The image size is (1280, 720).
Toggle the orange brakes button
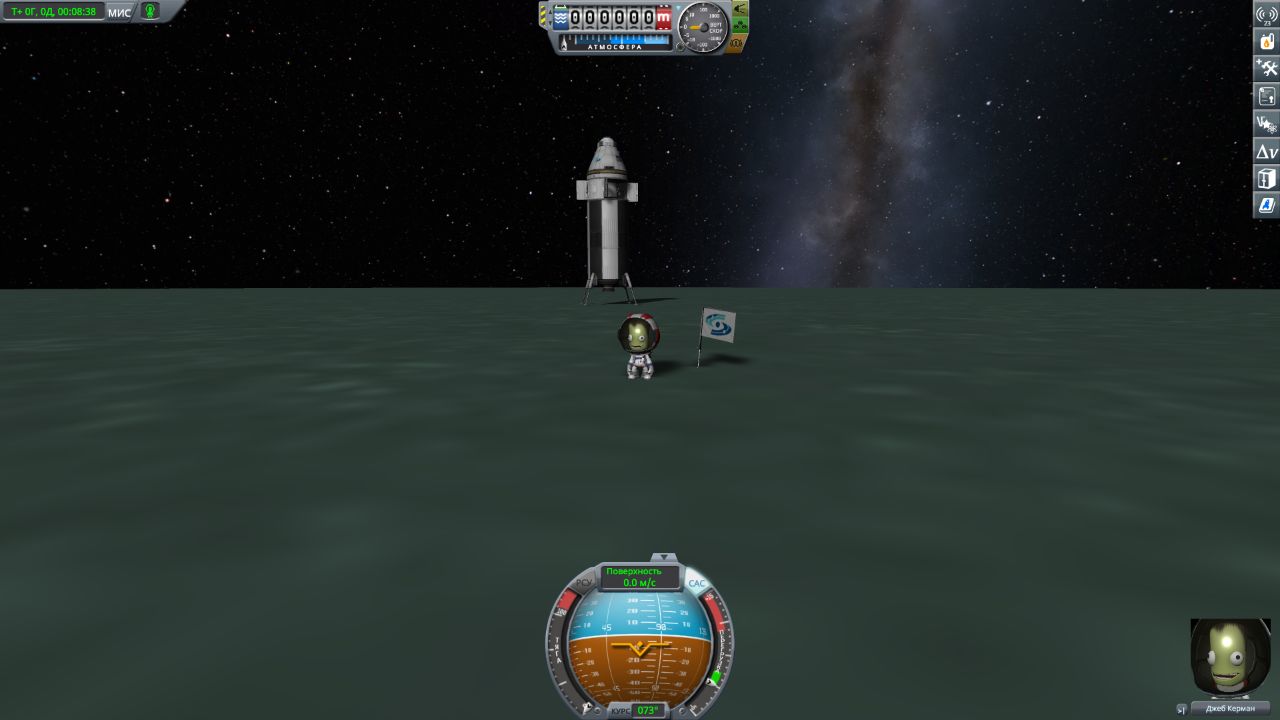[737, 44]
